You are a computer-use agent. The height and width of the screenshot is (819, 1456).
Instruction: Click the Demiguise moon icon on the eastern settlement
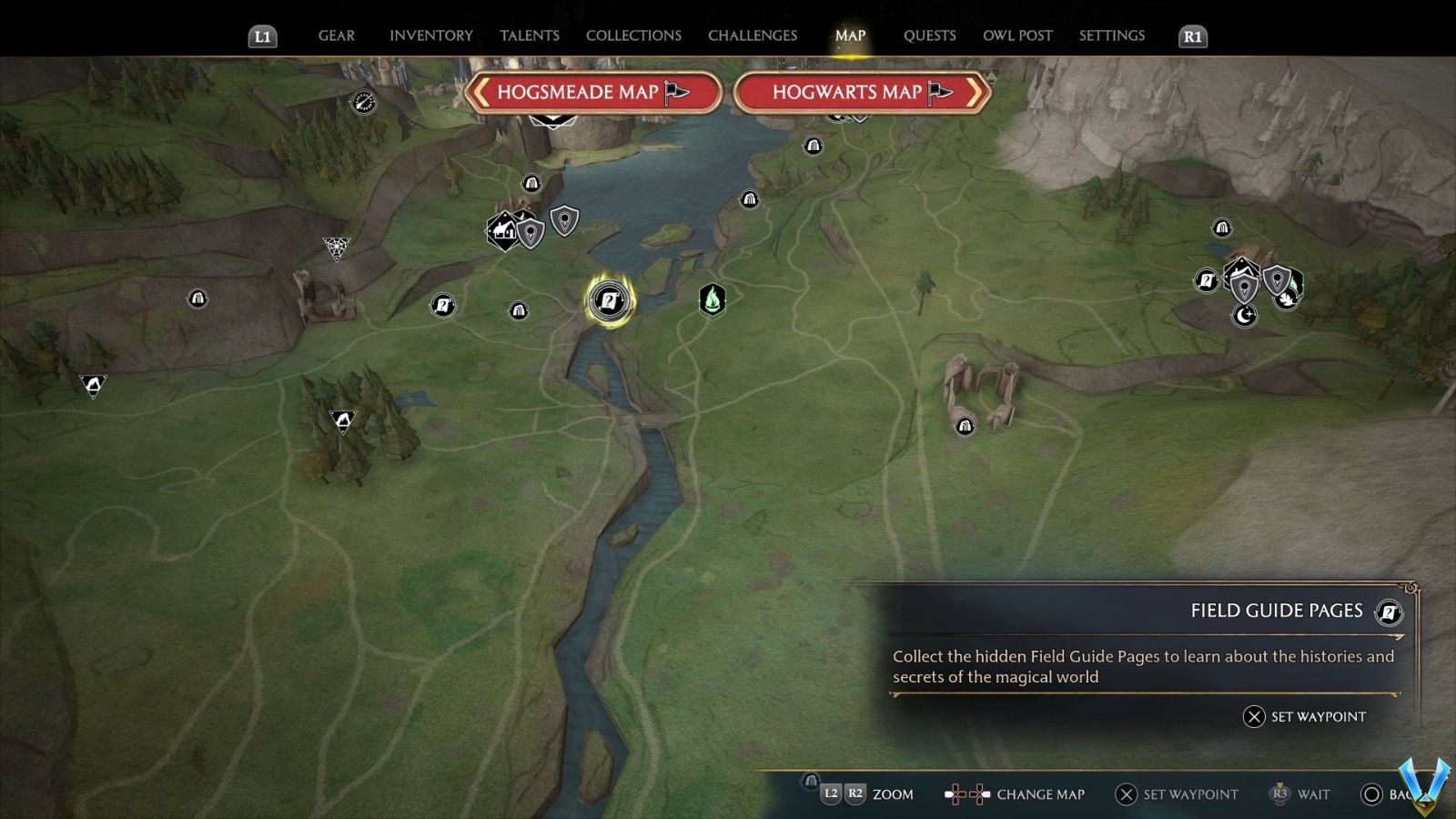(1245, 316)
